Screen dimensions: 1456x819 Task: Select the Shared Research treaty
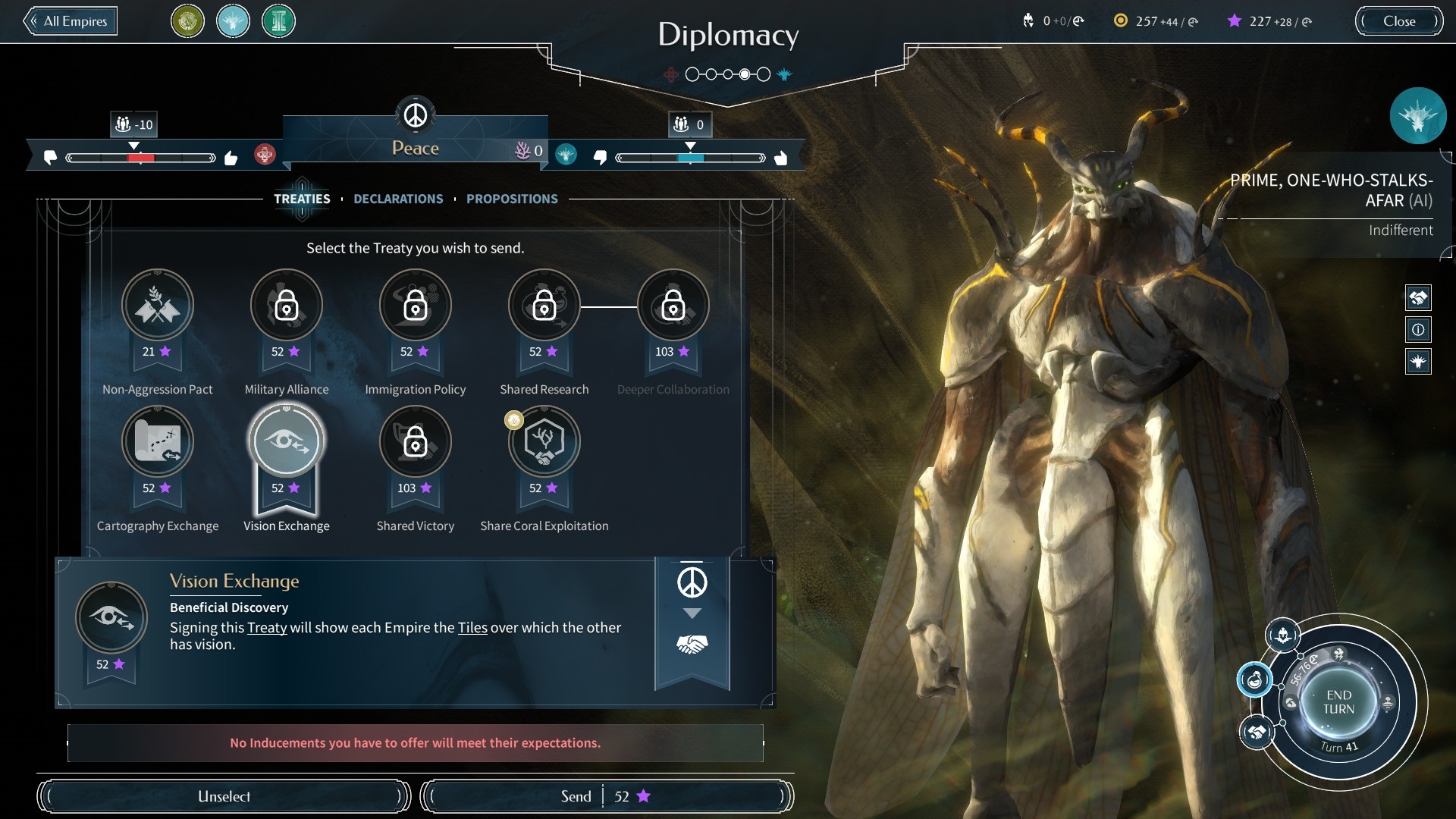pyautogui.click(x=544, y=306)
